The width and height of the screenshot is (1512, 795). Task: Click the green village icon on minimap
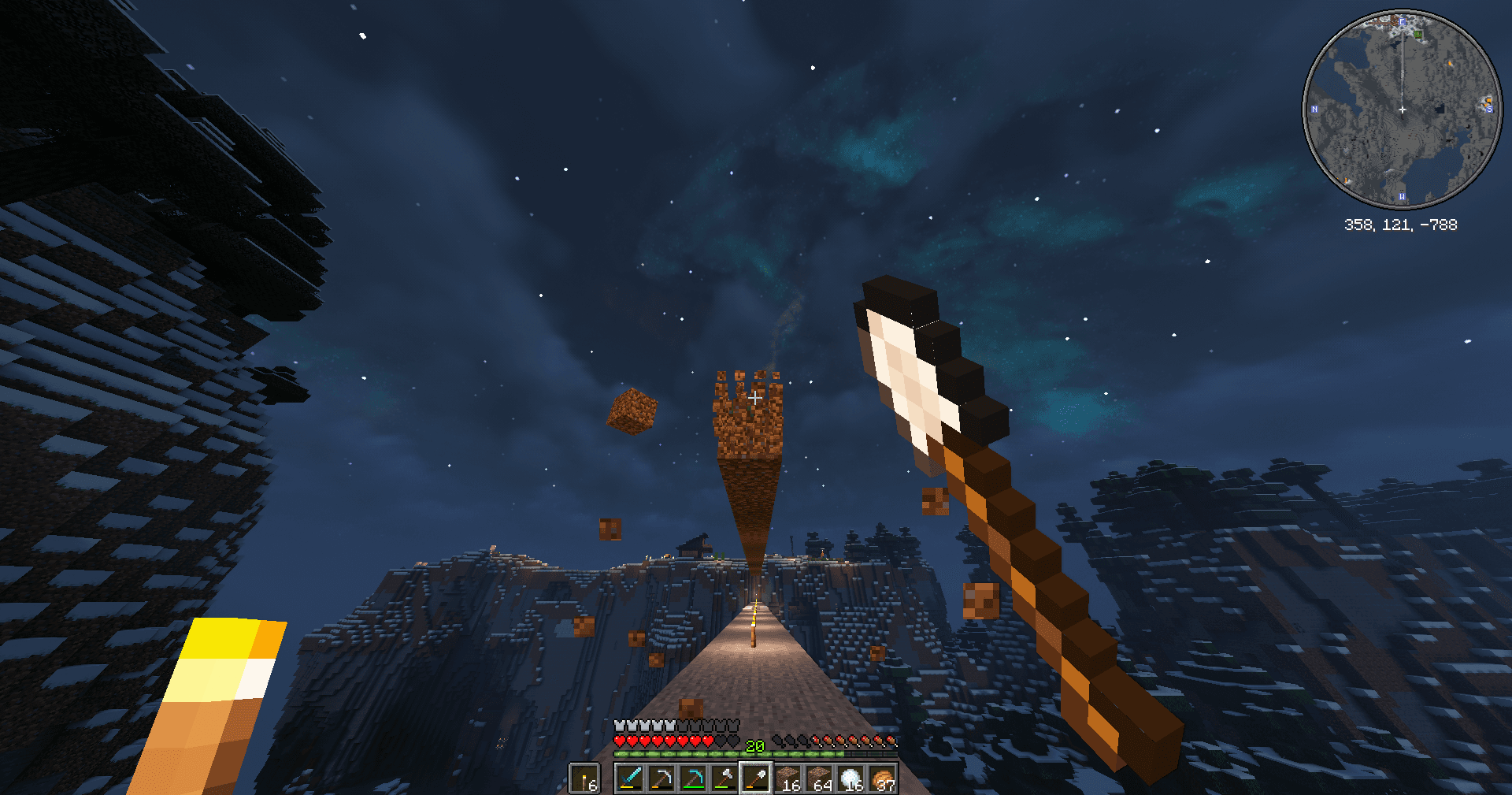click(1418, 35)
